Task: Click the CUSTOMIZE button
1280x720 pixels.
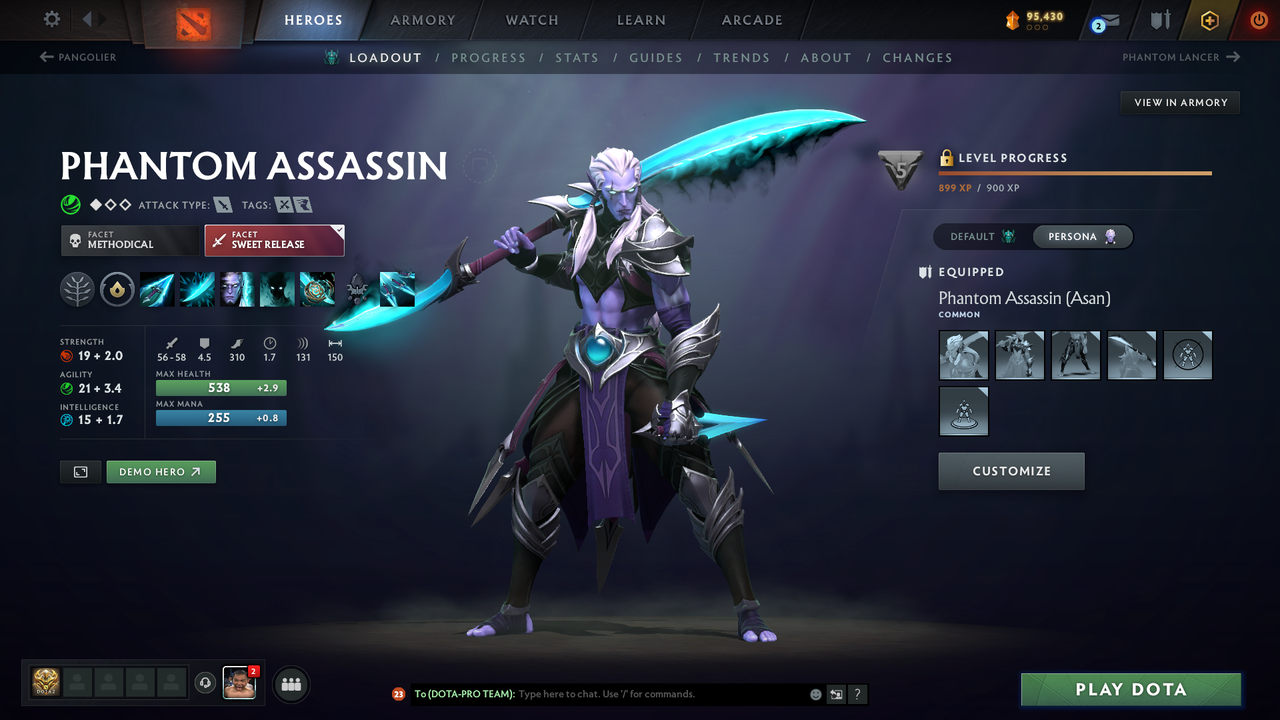Action: click(1011, 471)
